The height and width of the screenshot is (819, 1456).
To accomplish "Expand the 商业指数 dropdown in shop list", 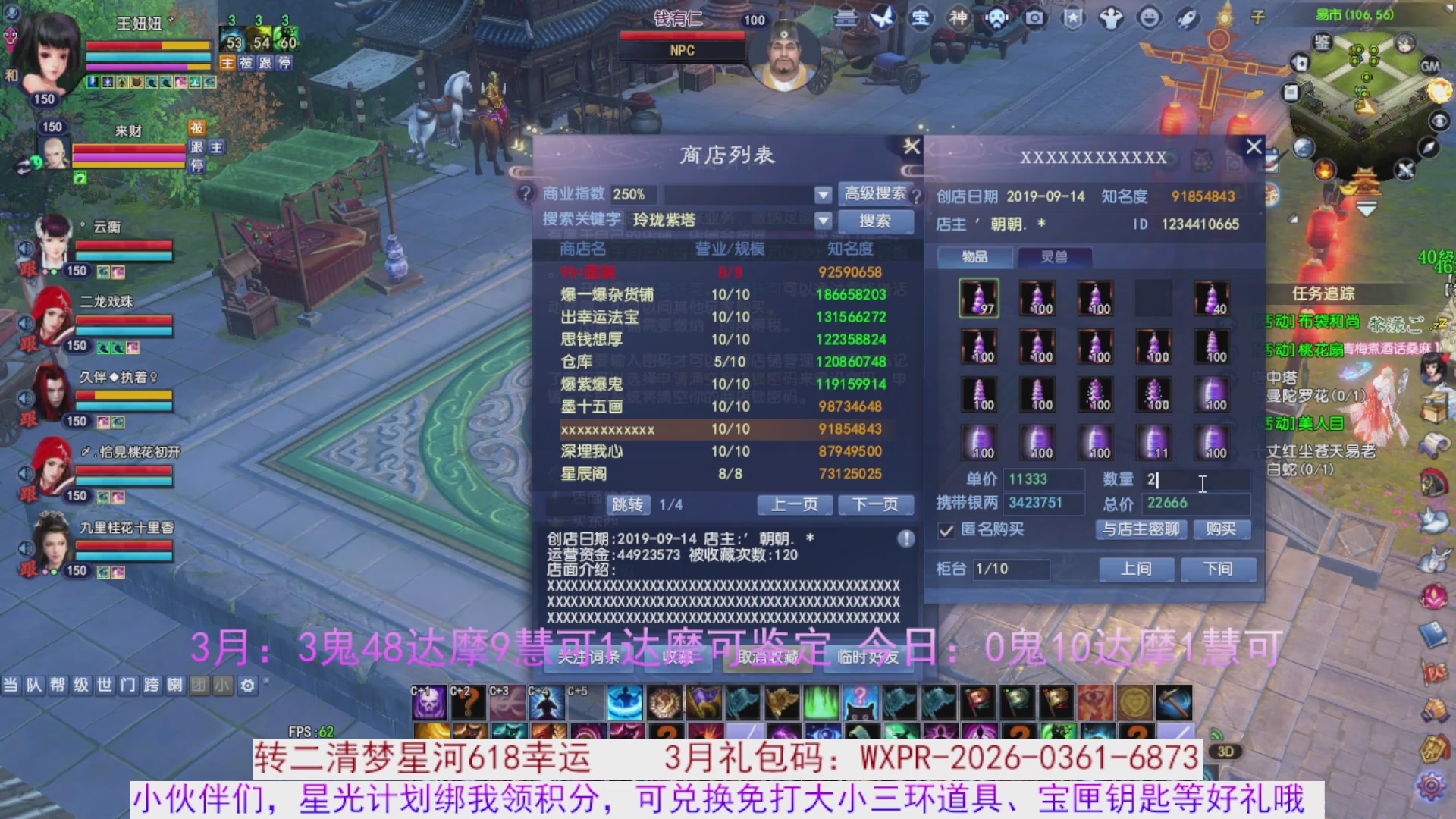I will pos(821,194).
